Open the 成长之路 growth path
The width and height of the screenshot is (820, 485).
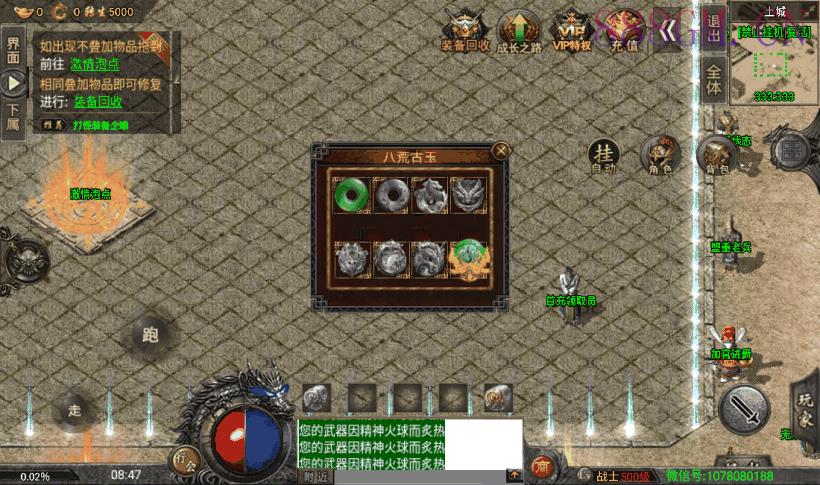pos(519,31)
